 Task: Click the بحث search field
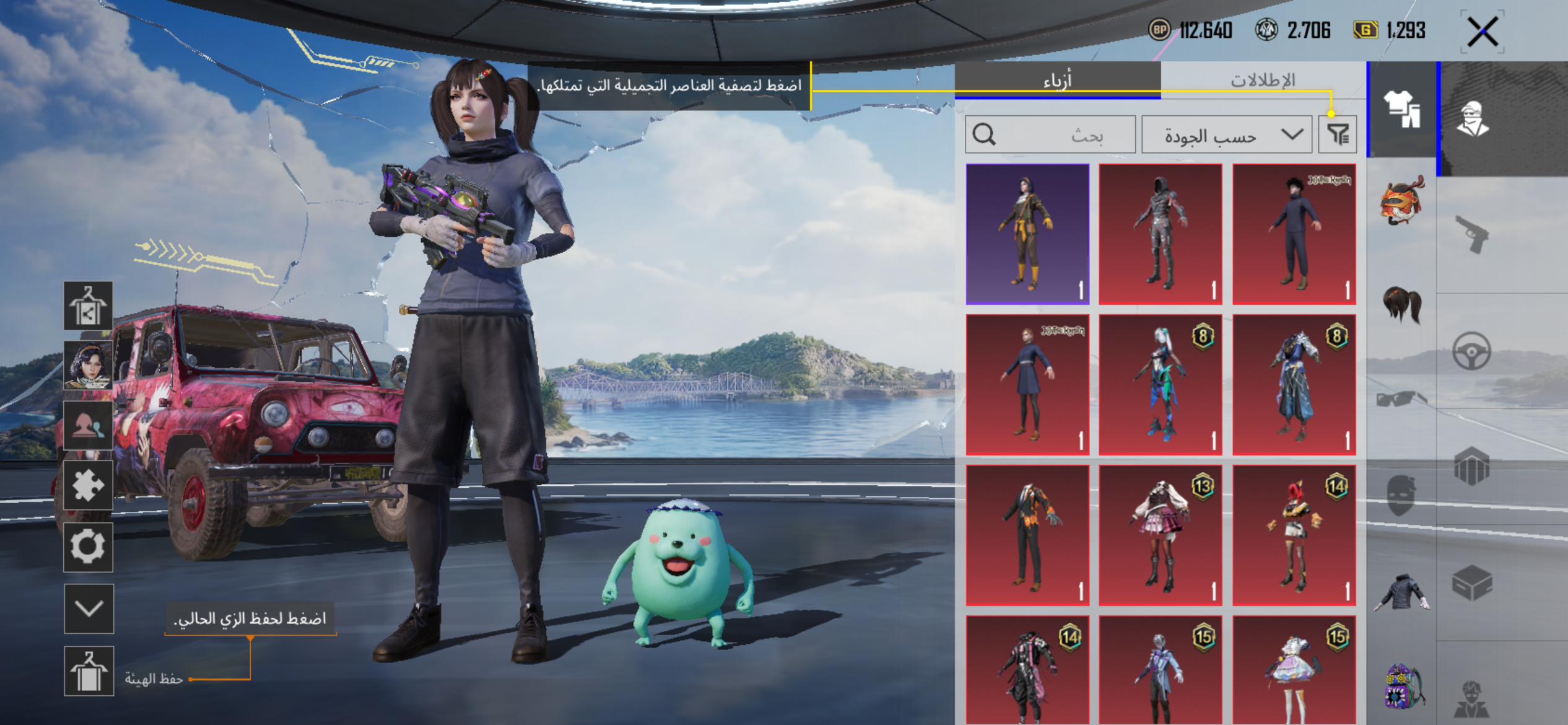[1050, 134]
